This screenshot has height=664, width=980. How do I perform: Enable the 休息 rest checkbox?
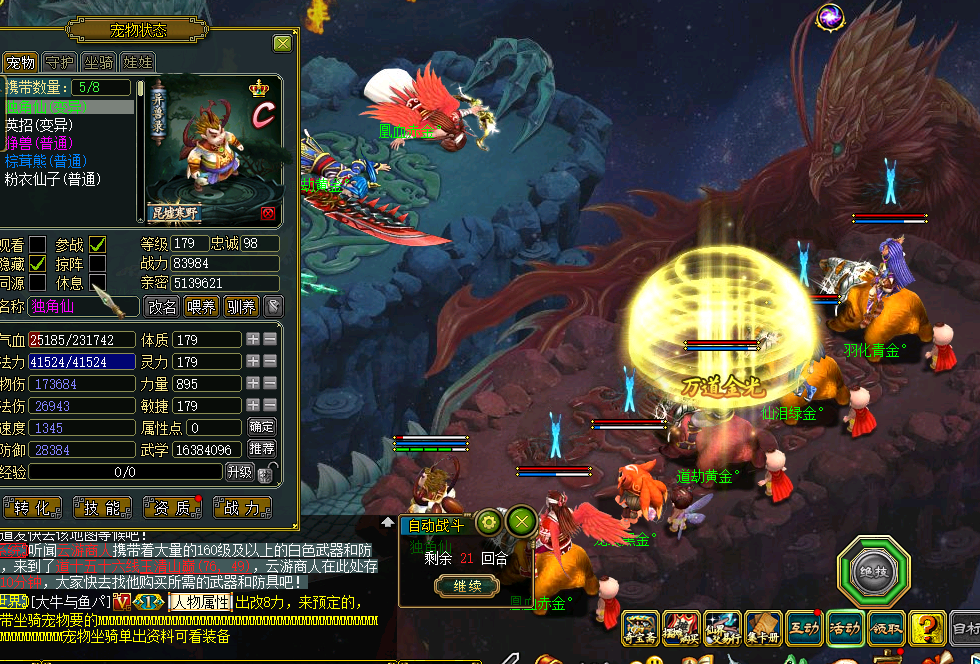97,283
